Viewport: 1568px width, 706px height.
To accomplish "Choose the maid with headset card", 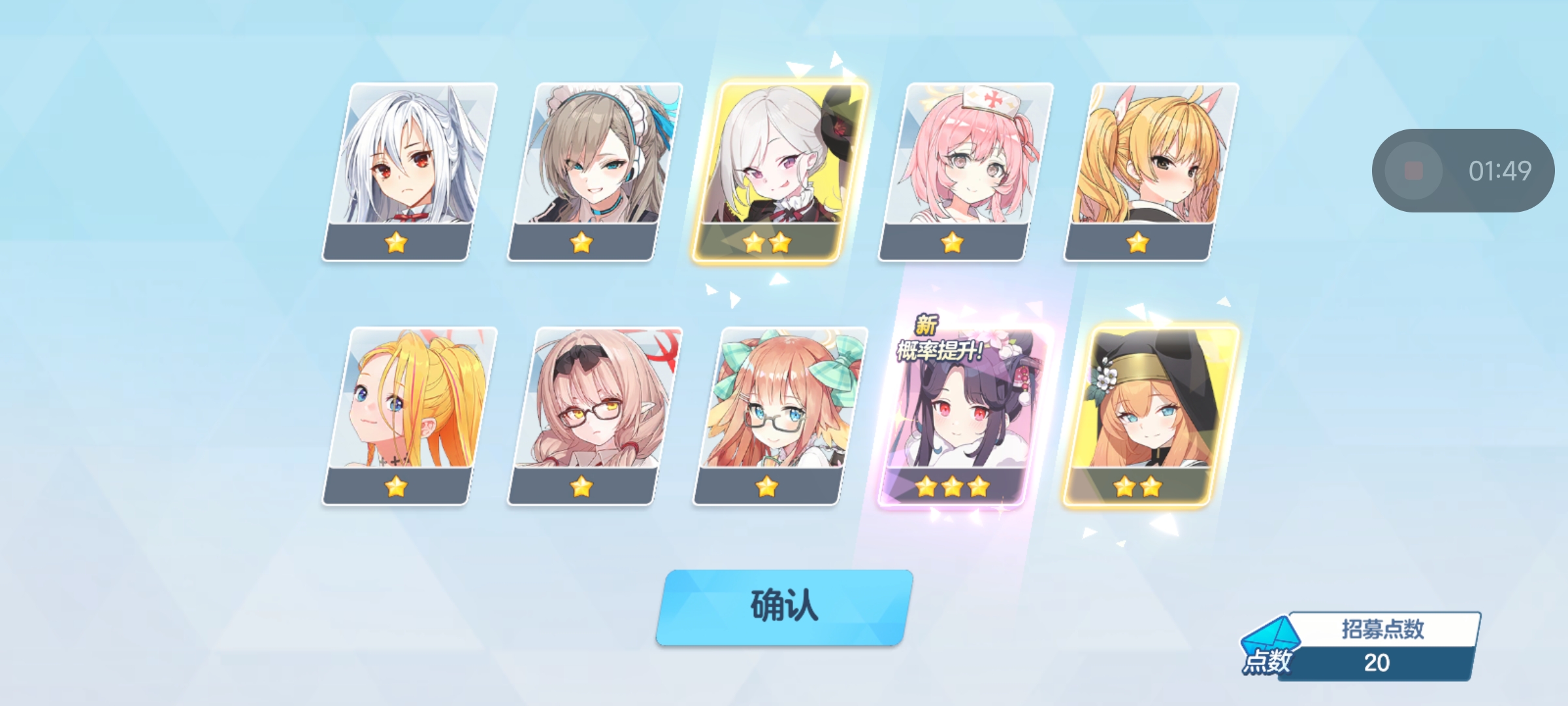I will [595, 171].
